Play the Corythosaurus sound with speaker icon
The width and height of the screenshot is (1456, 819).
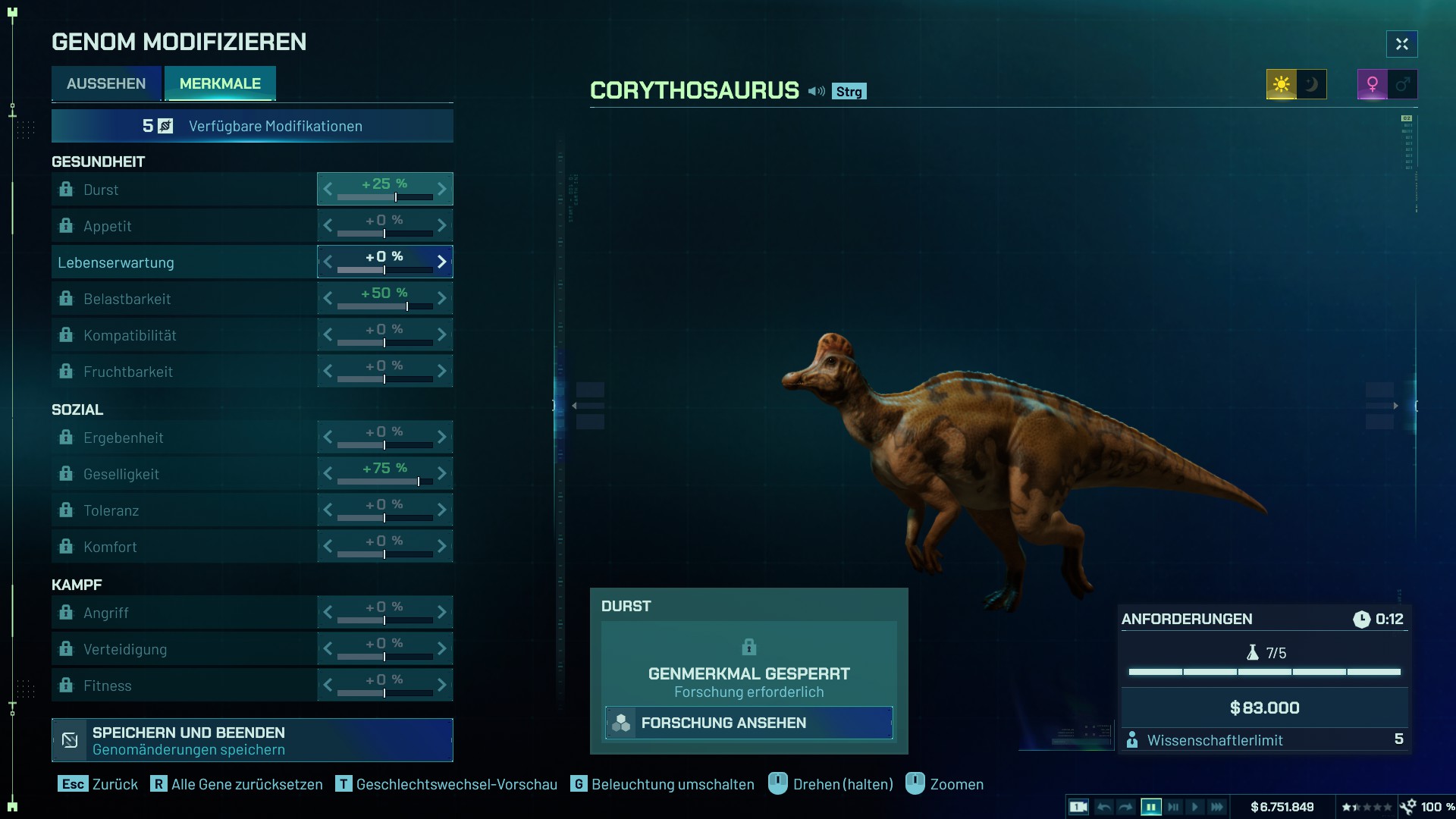tap(816, 91)
